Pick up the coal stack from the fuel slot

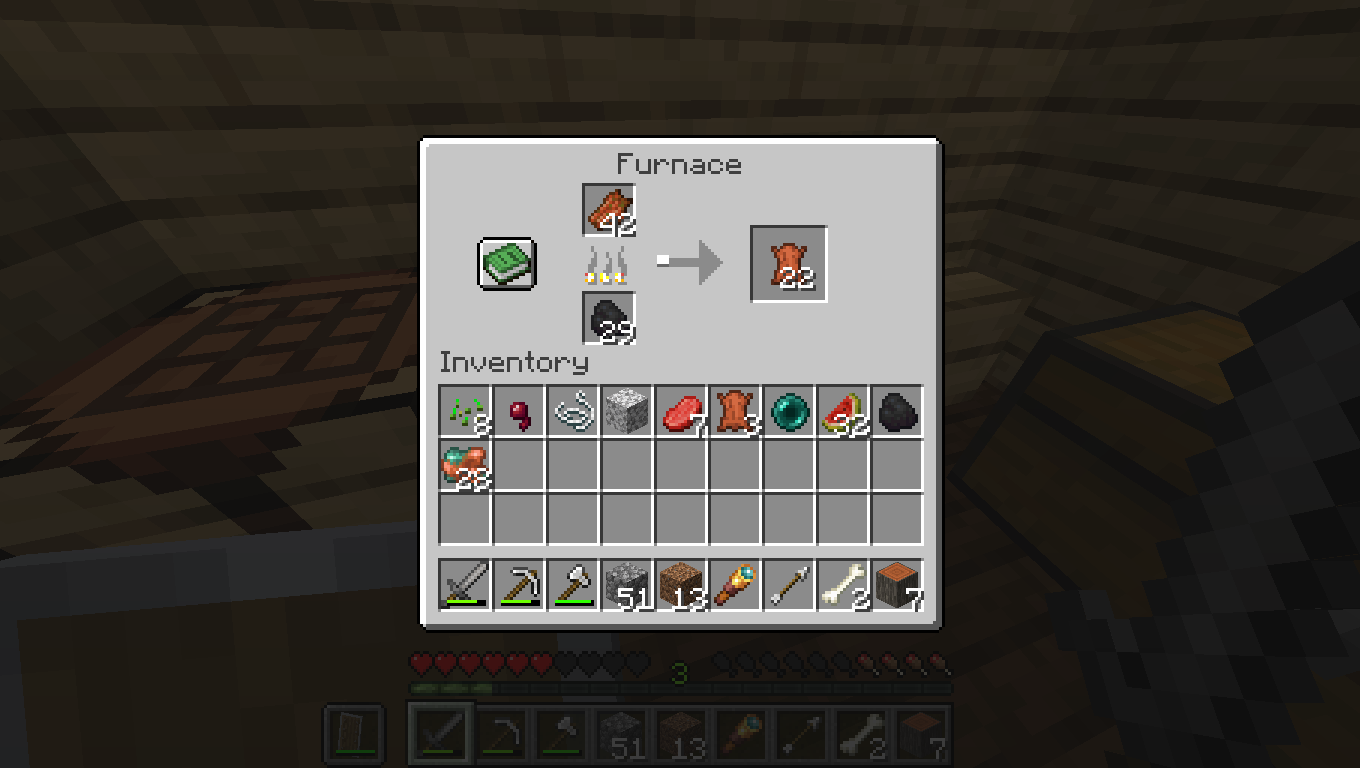point(610,319)
